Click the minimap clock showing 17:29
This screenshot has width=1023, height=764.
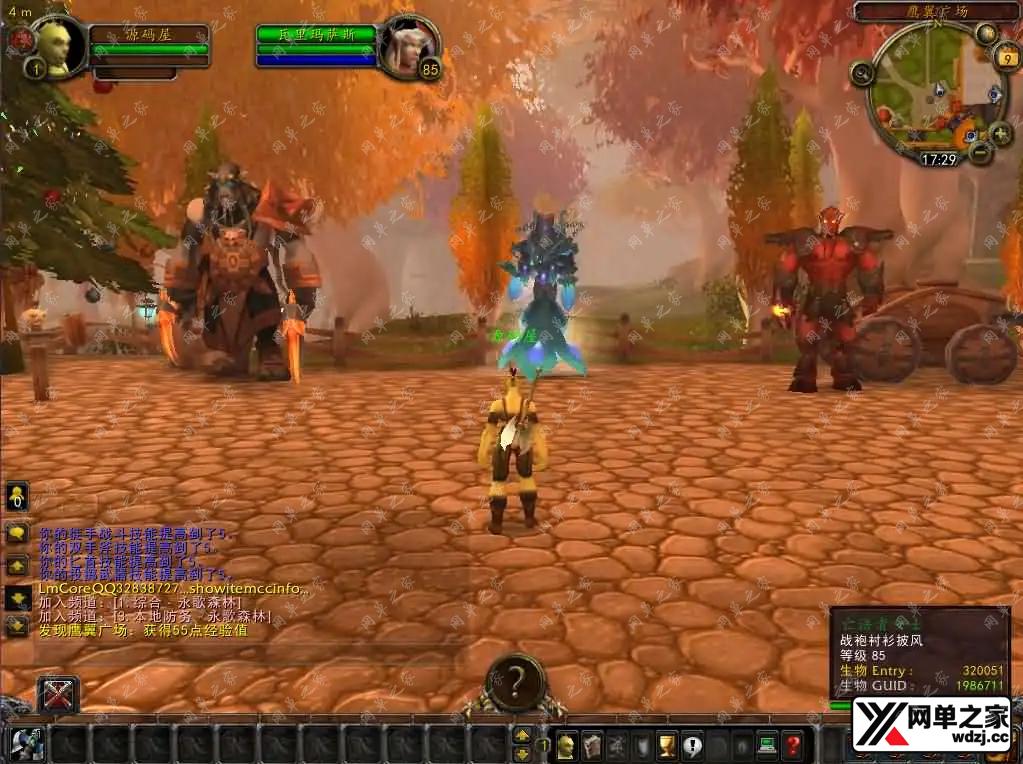[939, 159]
